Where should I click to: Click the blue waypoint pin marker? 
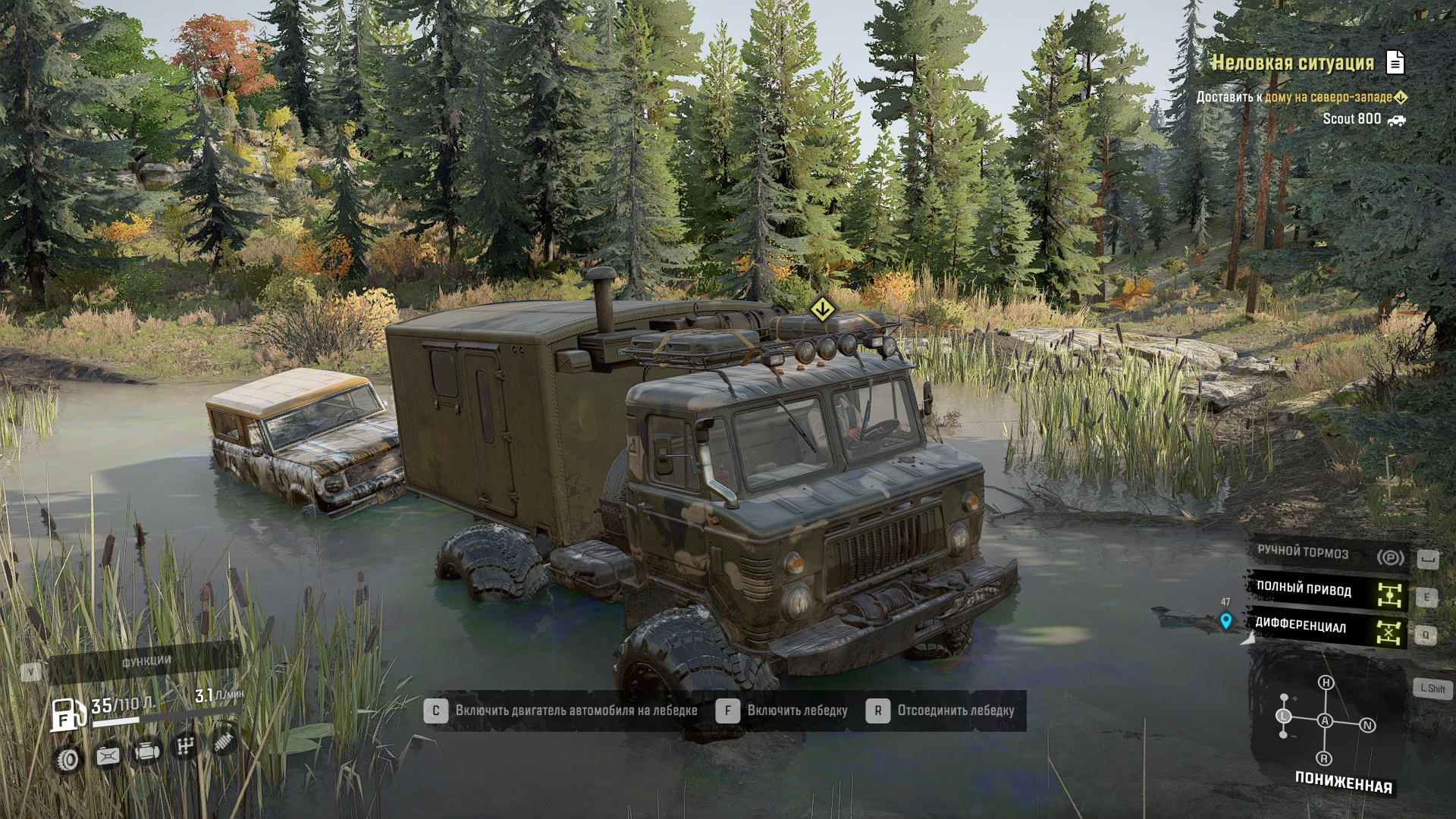point(1225,621)
